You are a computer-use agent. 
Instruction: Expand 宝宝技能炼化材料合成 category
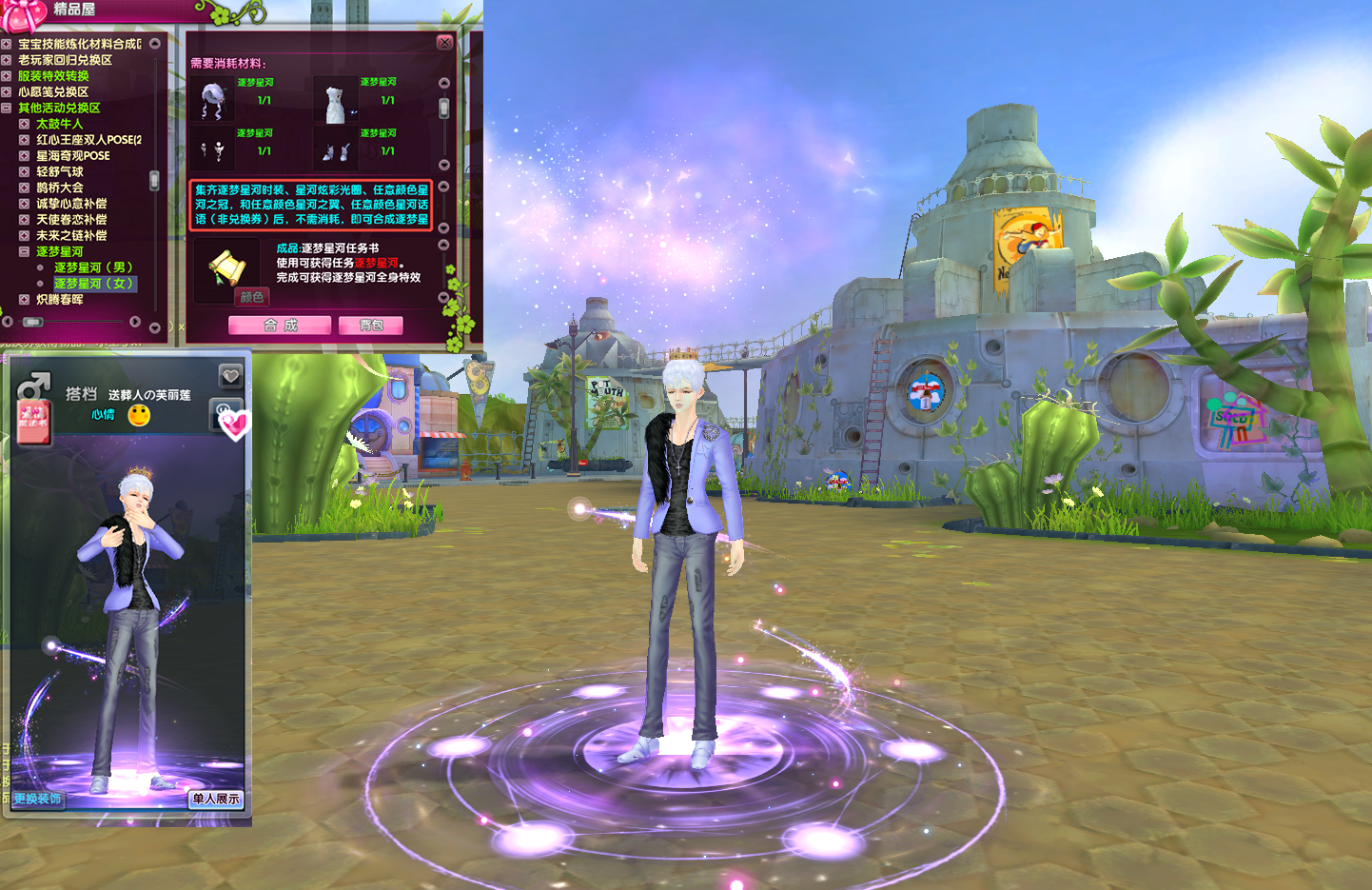click(7, 44)
